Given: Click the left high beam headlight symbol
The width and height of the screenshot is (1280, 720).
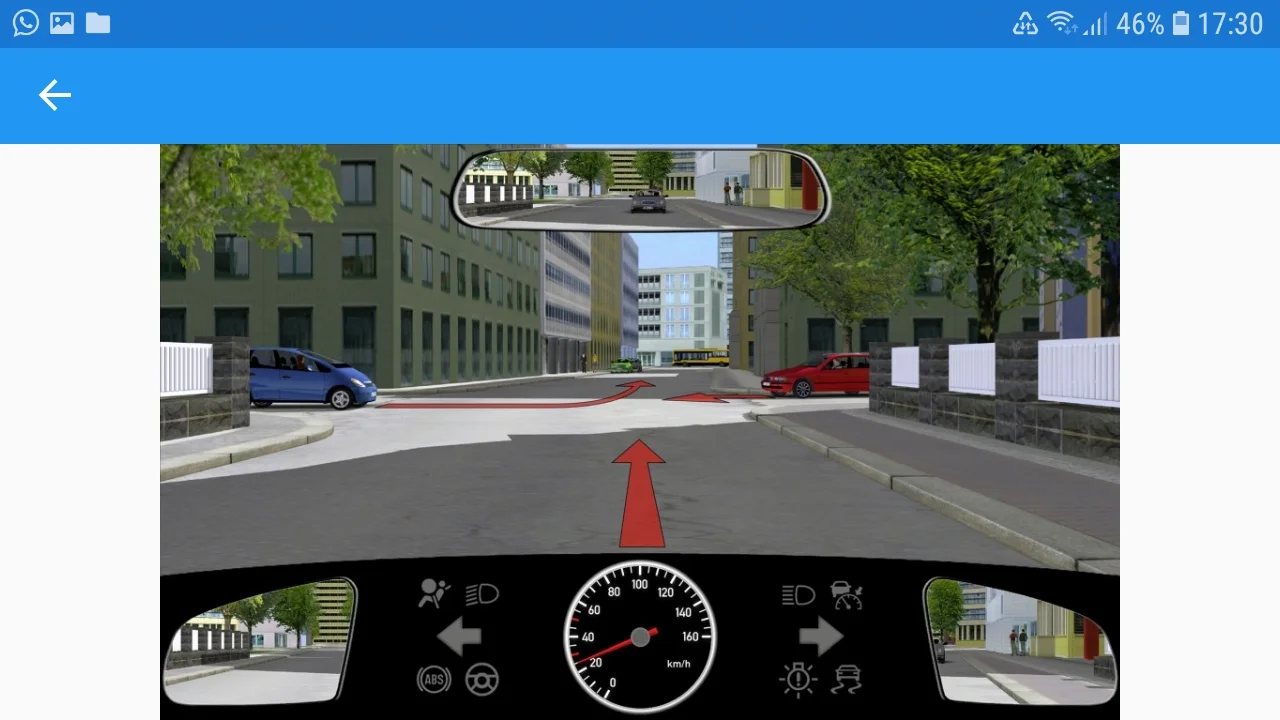Looking at the screenshot, I should click(x=481, y=594).
